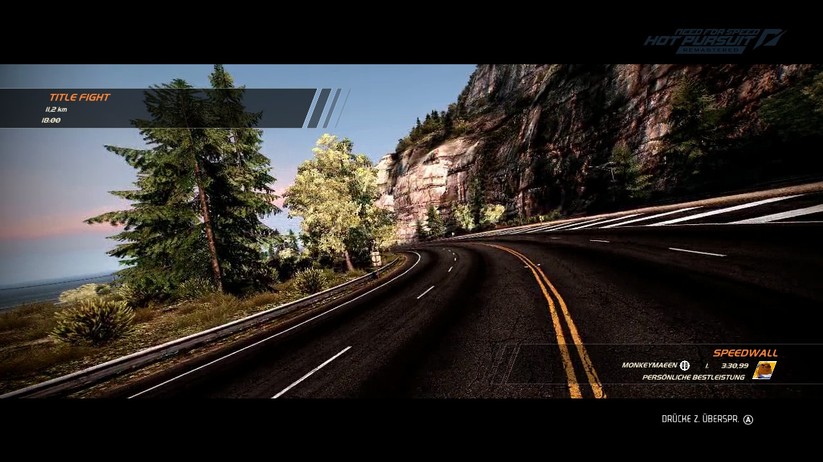Viewport: 823px width, 462px height.
Task: Select the Title Fight event banner
Action: (160, 108)
